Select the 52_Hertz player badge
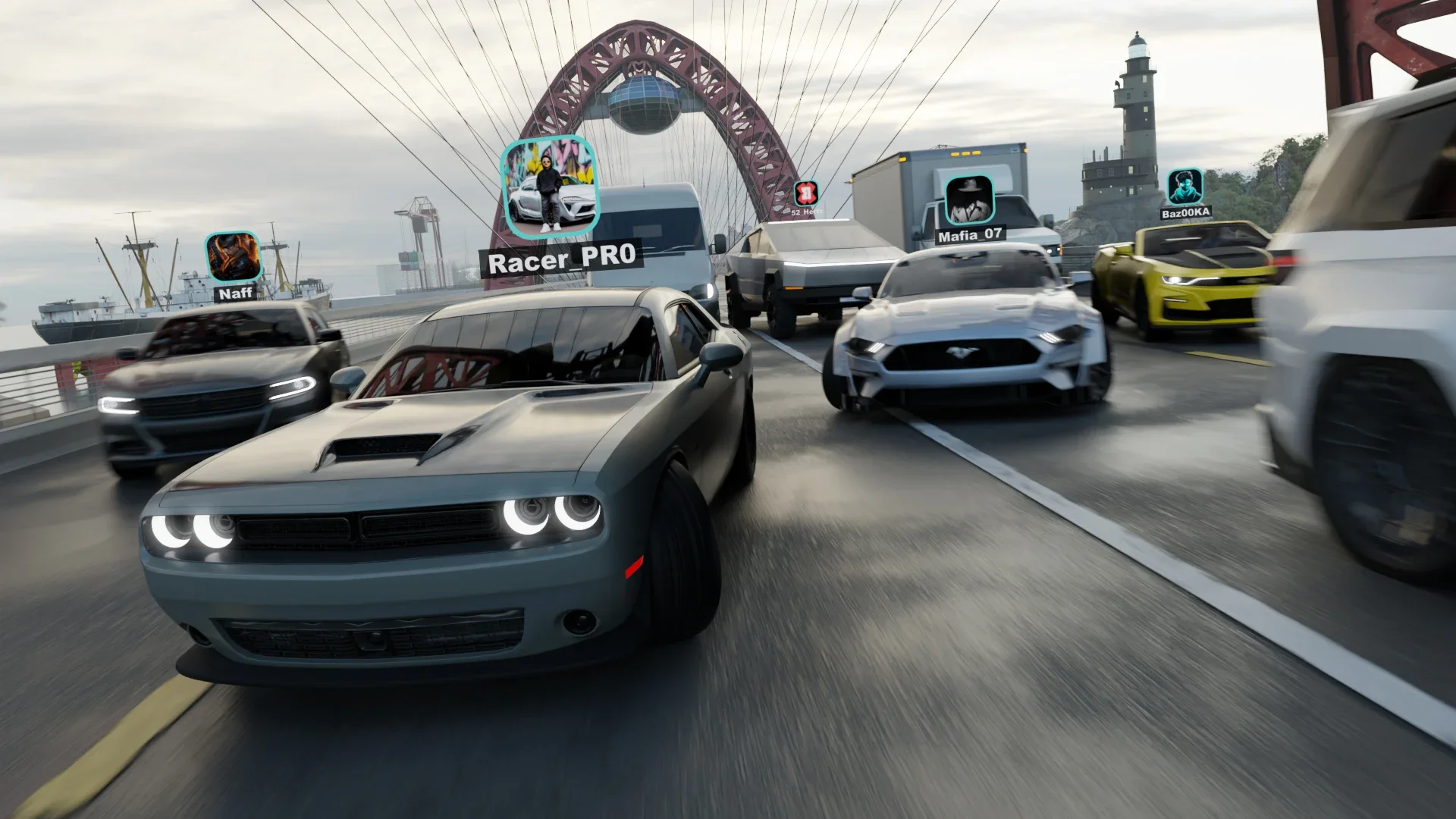The image size is (1456, 819). click(806, 193)
